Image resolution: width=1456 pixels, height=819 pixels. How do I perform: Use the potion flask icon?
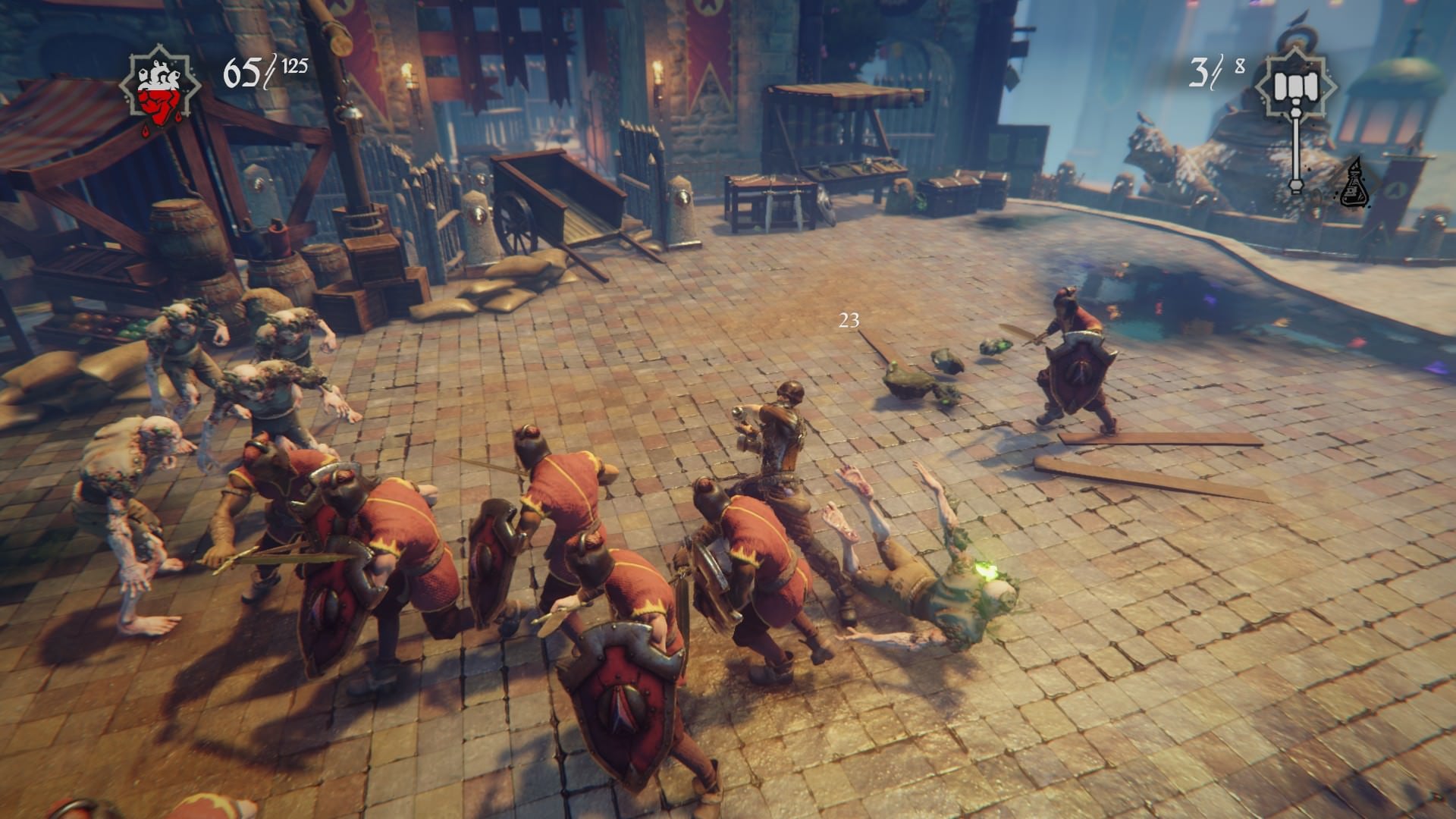(1354, 184)
